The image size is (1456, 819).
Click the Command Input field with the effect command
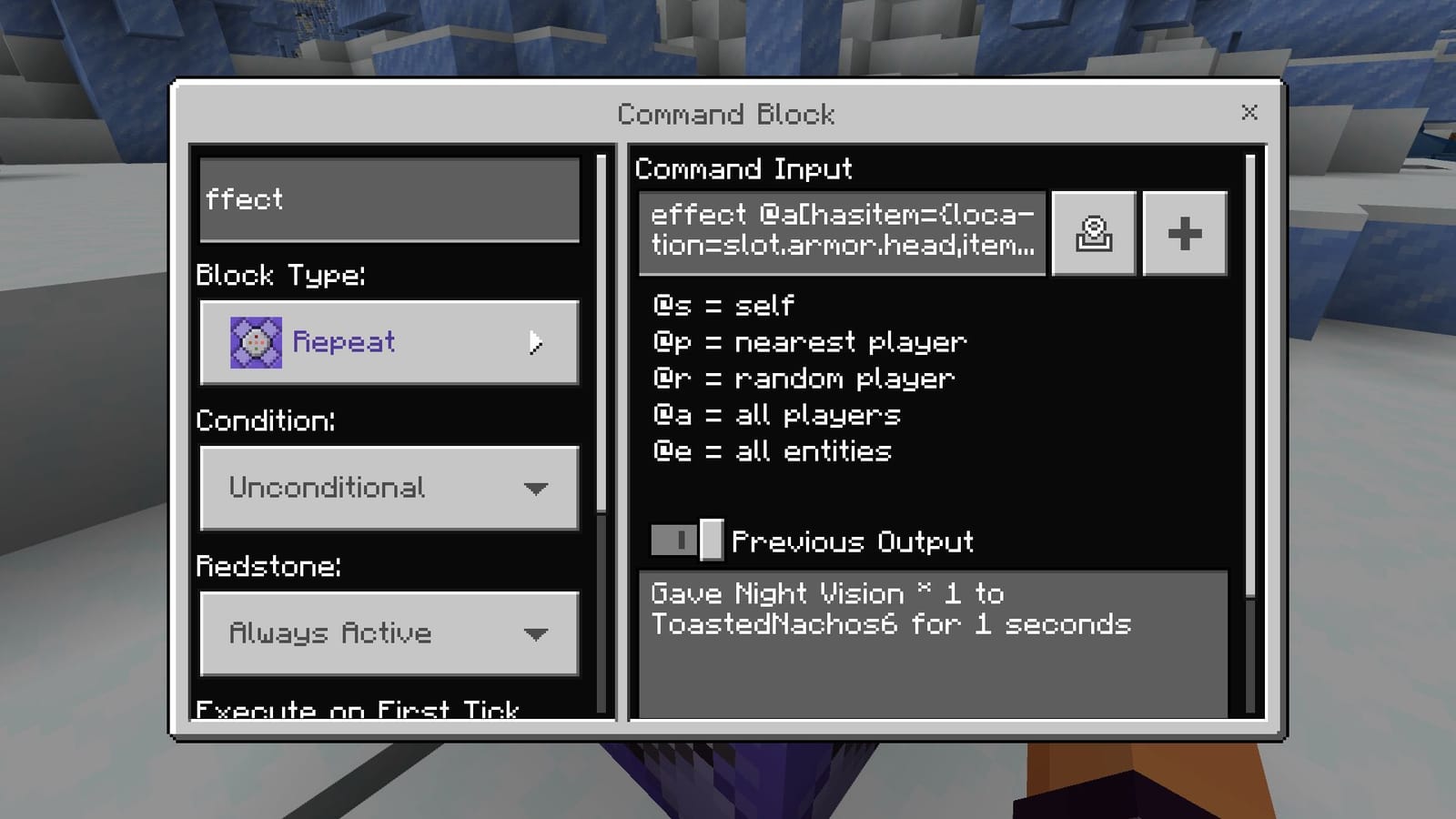(842, 232)
